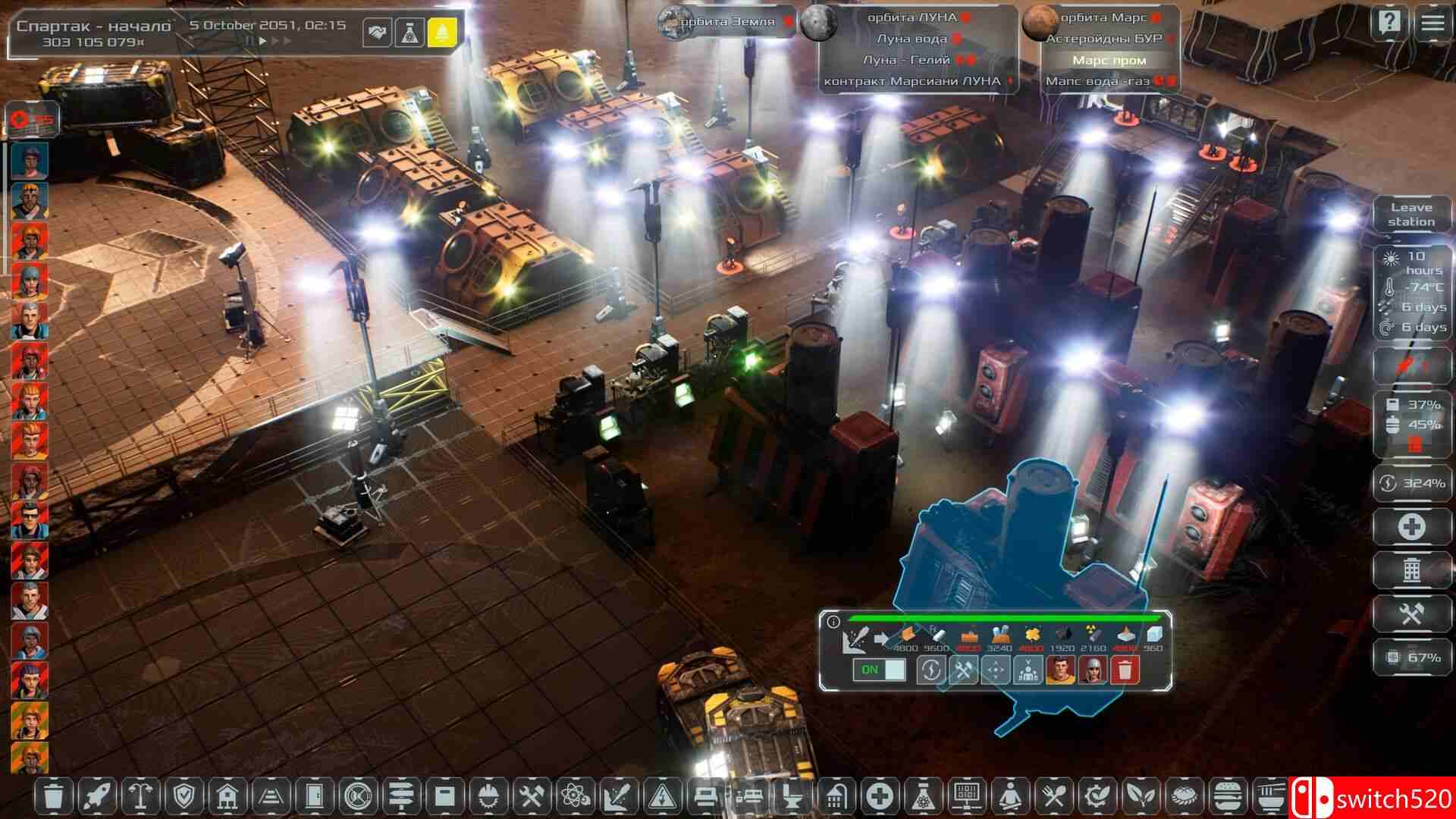The height and width of the screenshot is (819, 1456).
Task: Toggle the lightning power button on the selected building
Action: (931, 670)
